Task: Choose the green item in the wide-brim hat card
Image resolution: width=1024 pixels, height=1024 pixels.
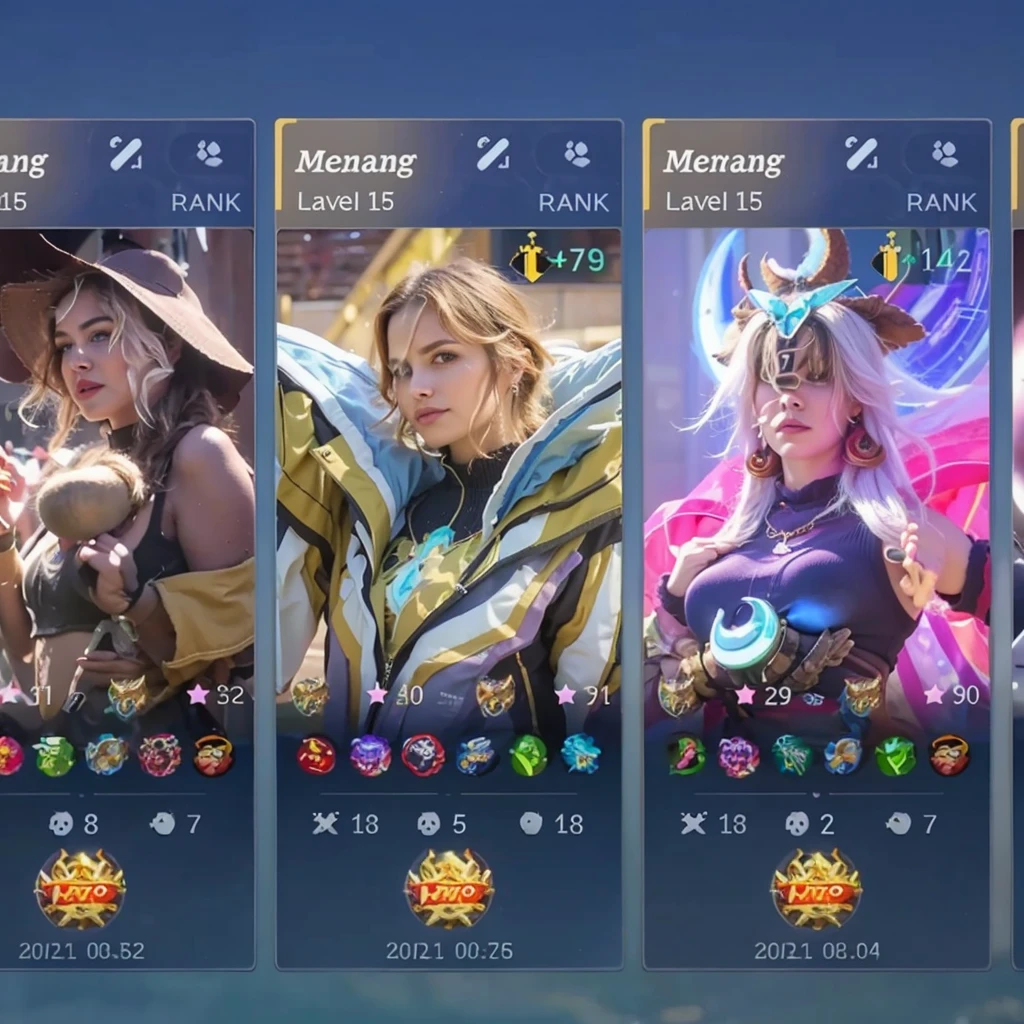Action: pyautogui.click(x=54, y=756)
